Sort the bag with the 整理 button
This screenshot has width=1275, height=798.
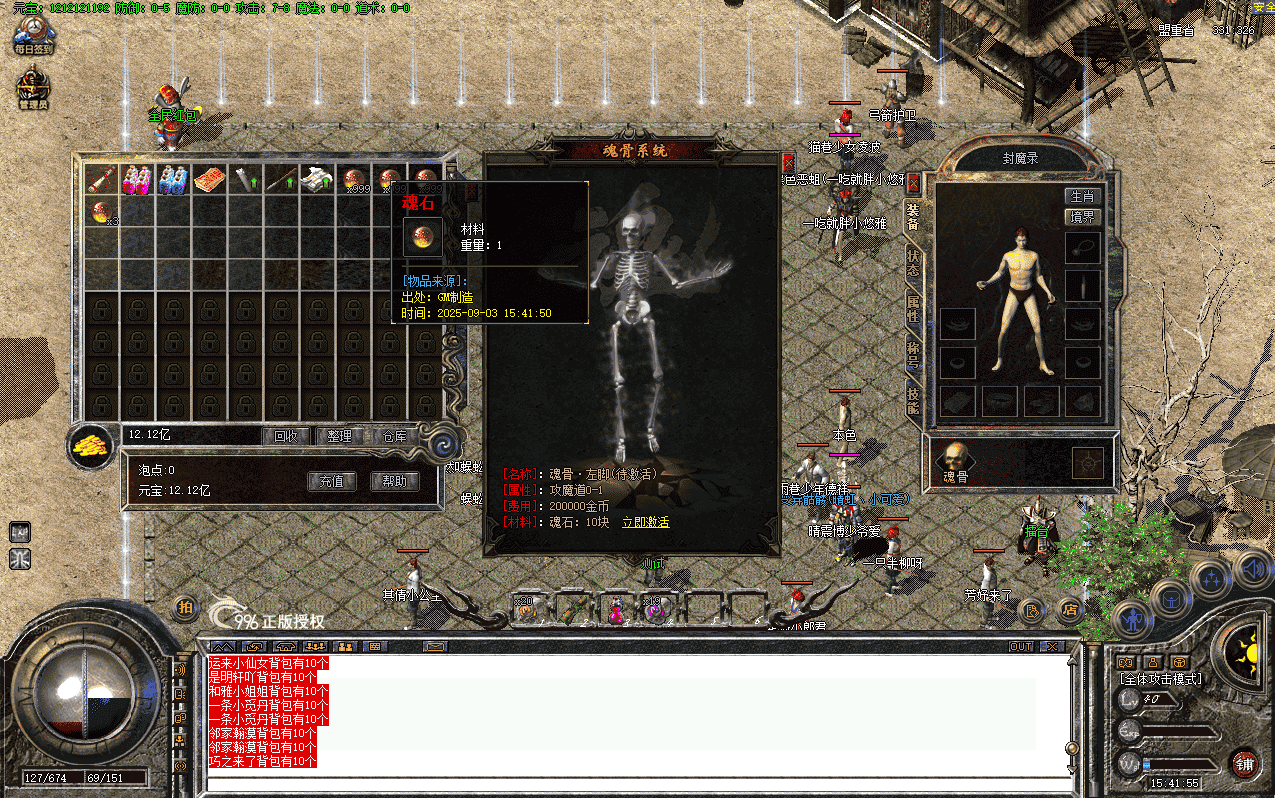click(x=340, y=436)
